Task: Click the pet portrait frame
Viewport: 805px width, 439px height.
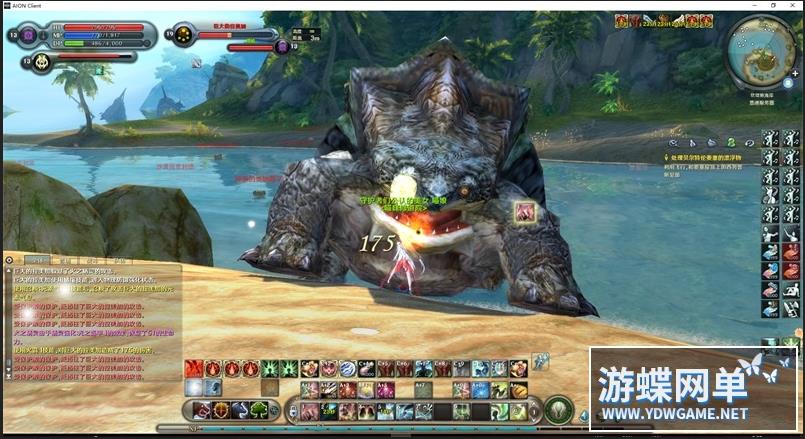Action: [43, 62]
